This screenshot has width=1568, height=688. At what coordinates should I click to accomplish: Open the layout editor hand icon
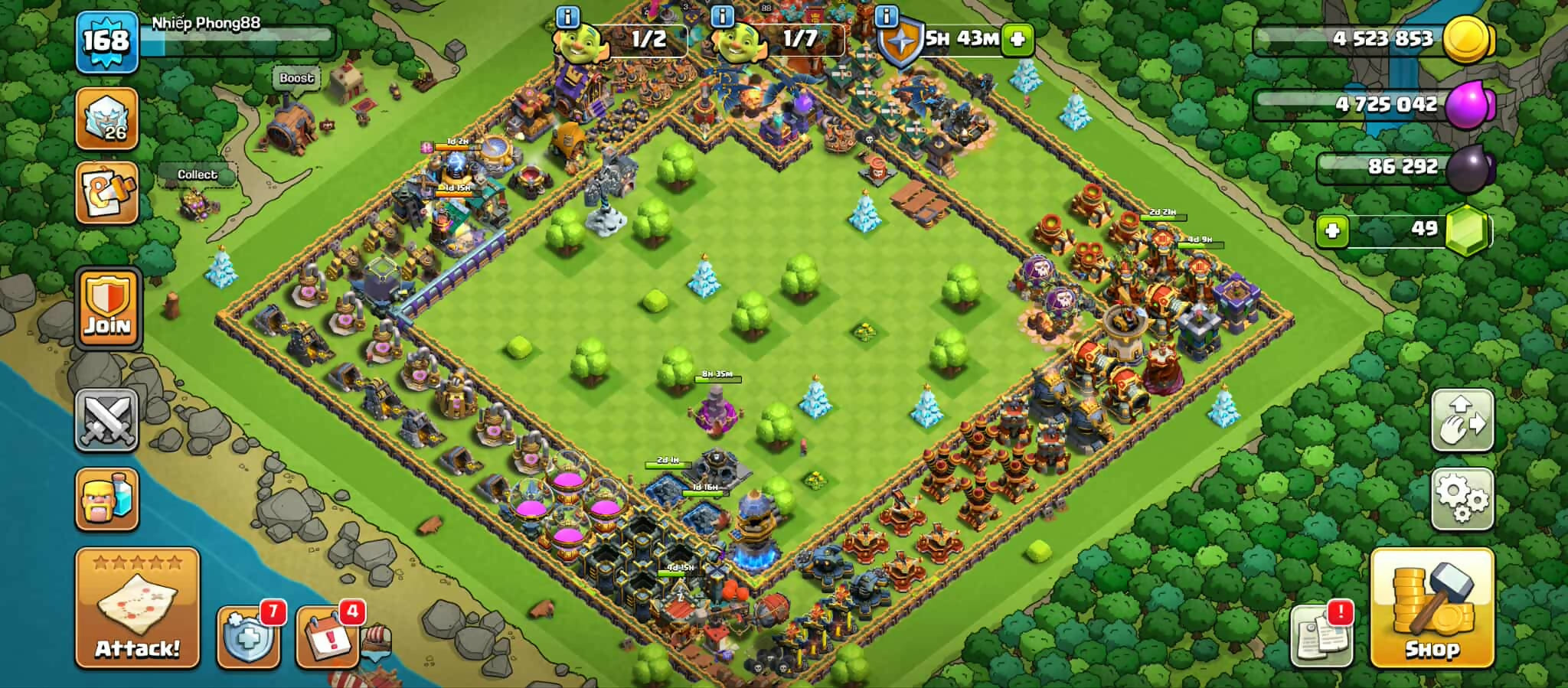click(x=1462, y=420)
